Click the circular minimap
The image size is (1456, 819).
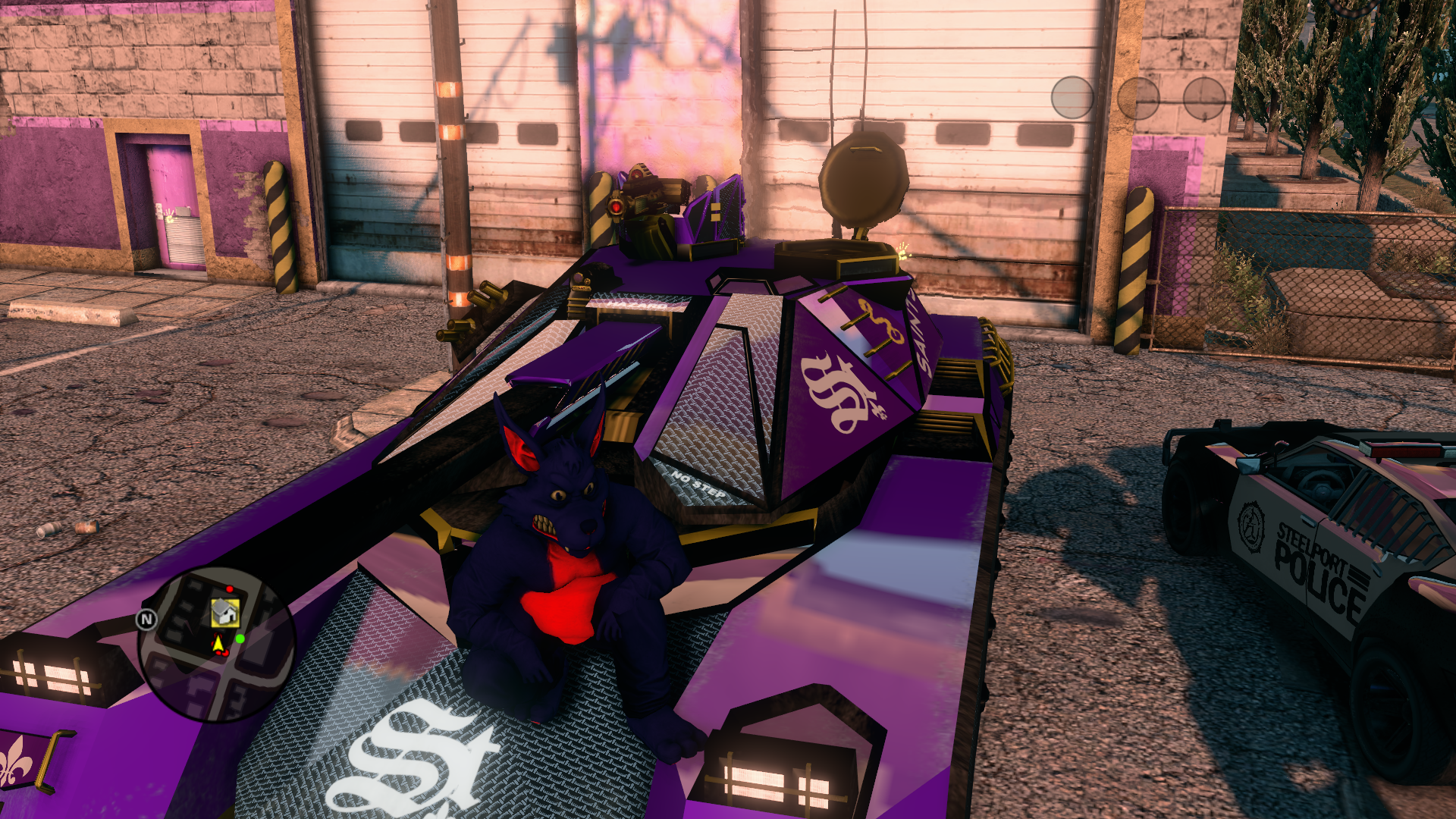pos(216,645)
